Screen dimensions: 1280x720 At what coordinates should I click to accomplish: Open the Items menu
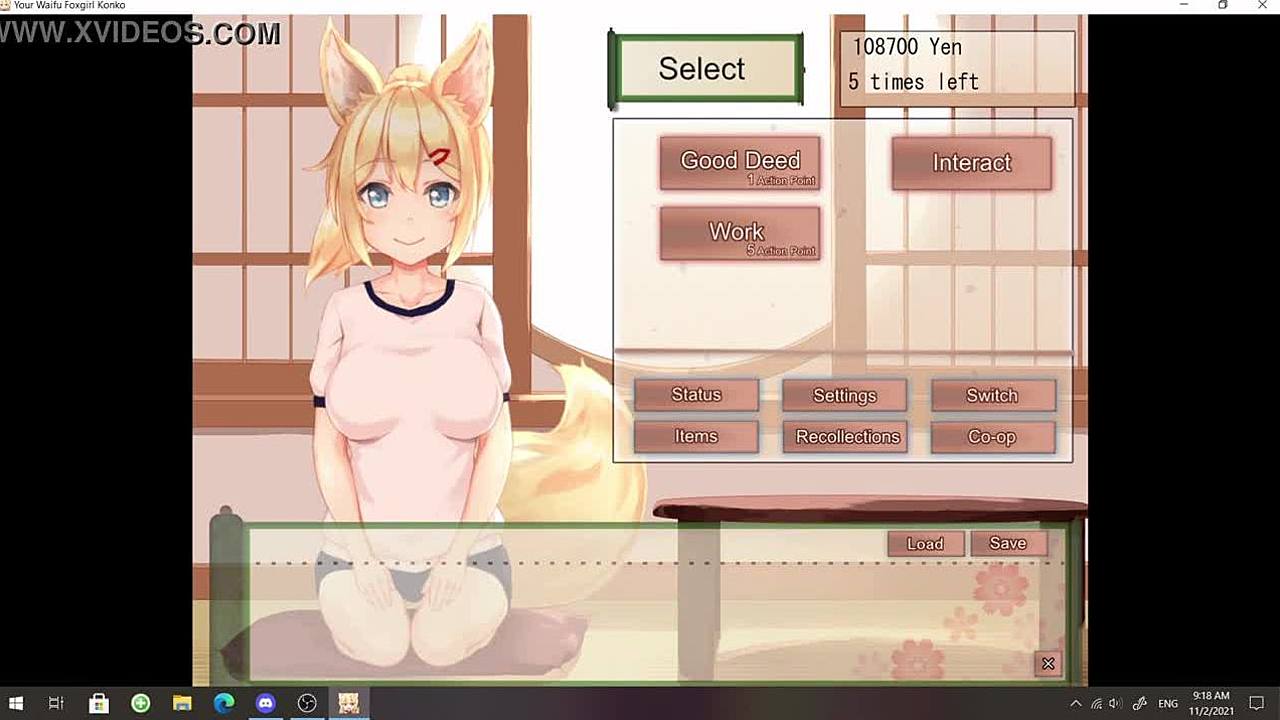tap(696, 437)
